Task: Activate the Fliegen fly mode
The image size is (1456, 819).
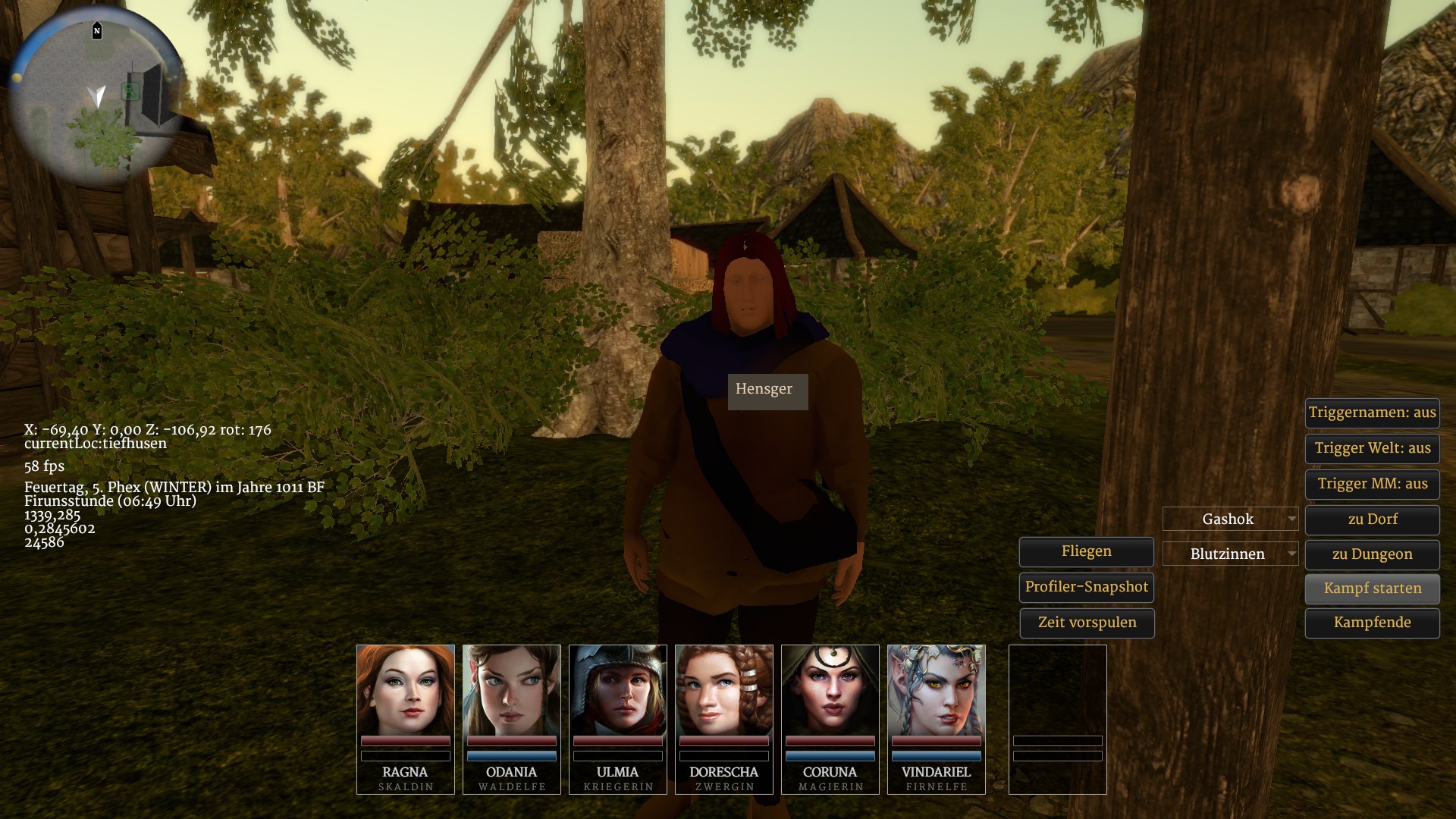Action: pos(1086,552)
